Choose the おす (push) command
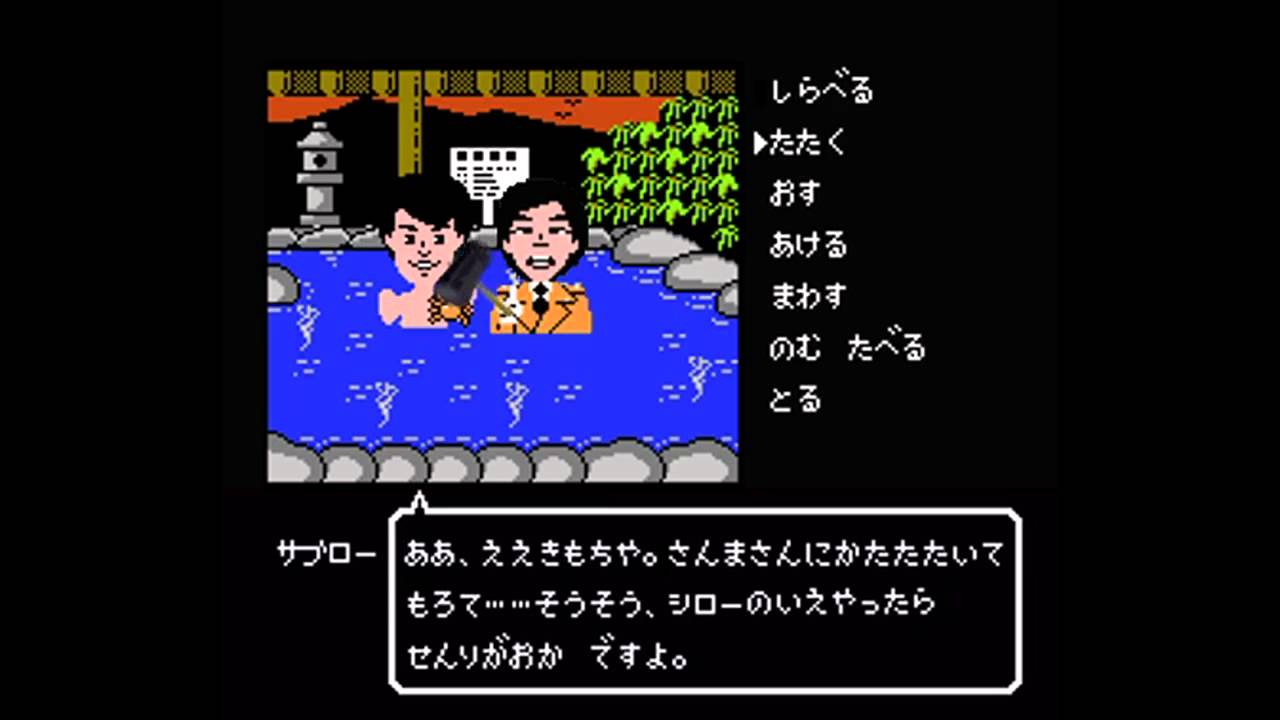The height and width of the screenshot is (720, 1280). click(794, 194)
